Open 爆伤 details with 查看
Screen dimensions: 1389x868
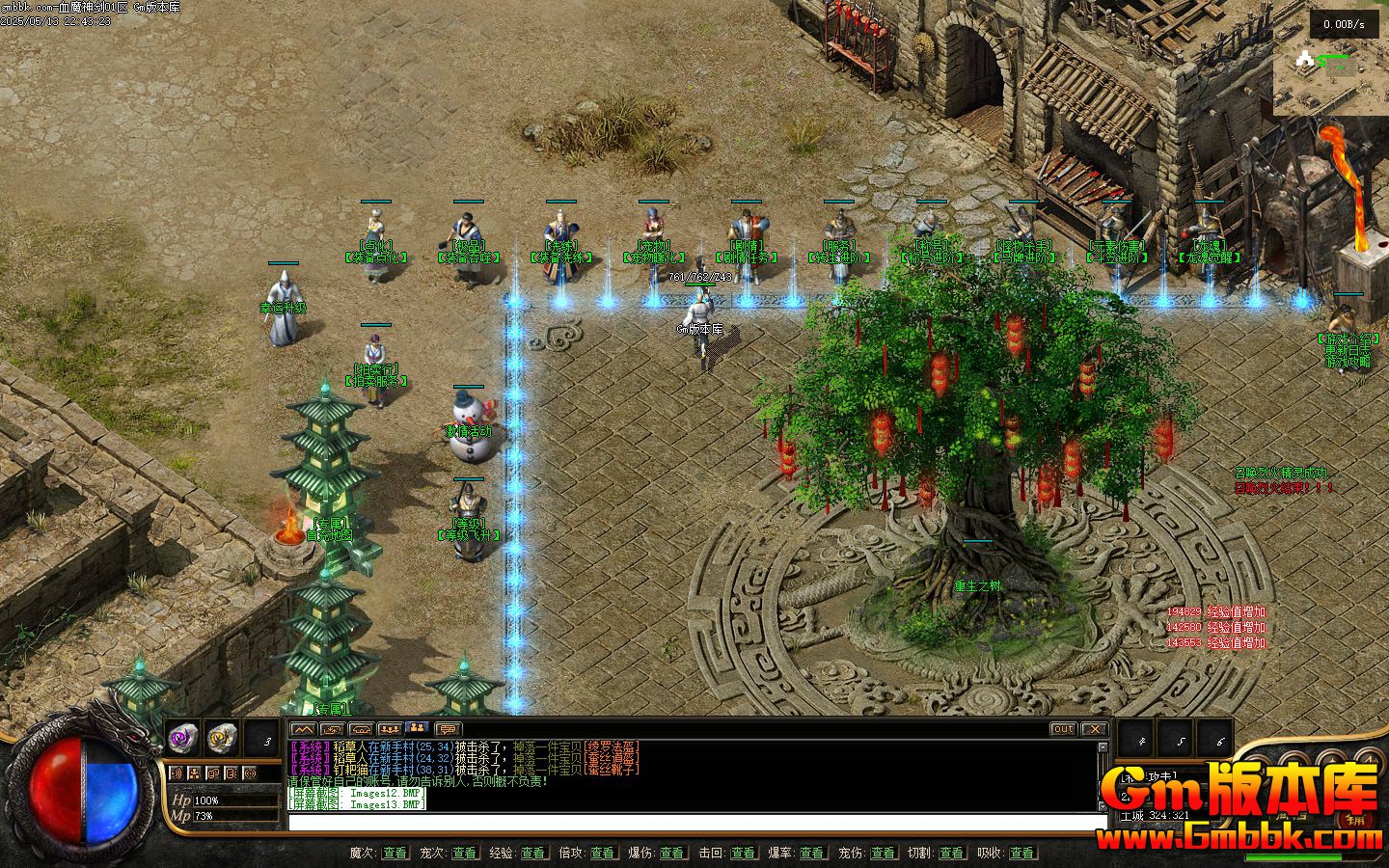(672, 854)
